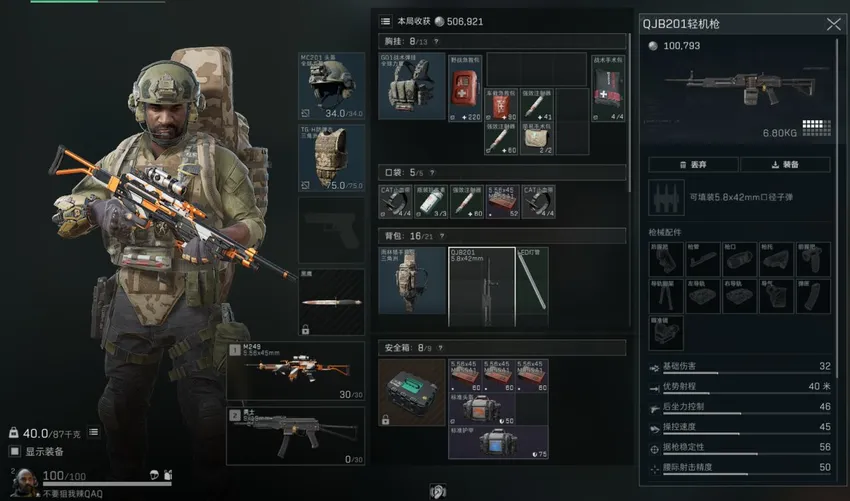
Task: Select the TG-H body armor slot
Action: pos(331,158)
